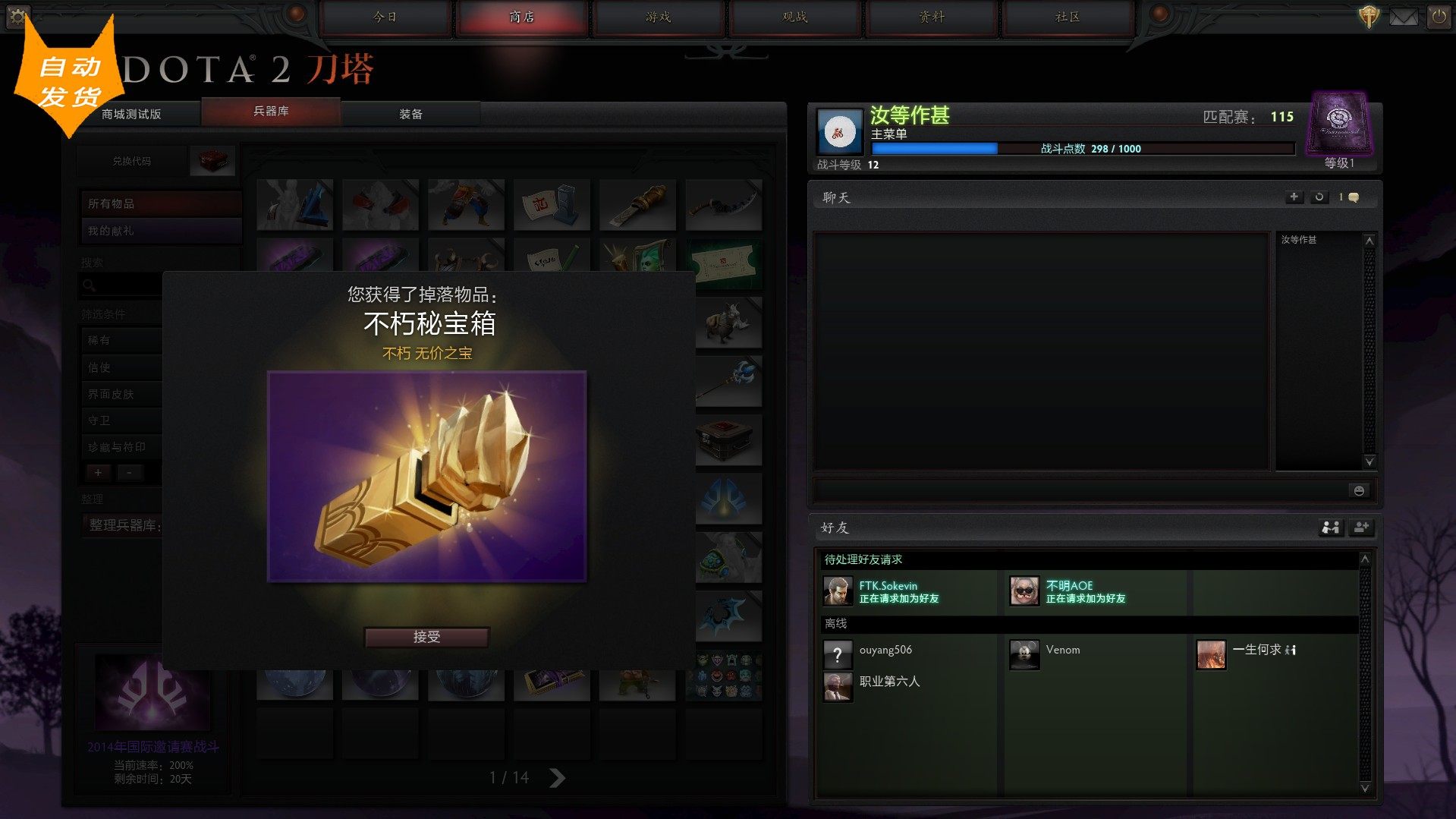
Task: Click the add friend icon in friends panel
Action: pyautogui.click(x=1361, y=528)
